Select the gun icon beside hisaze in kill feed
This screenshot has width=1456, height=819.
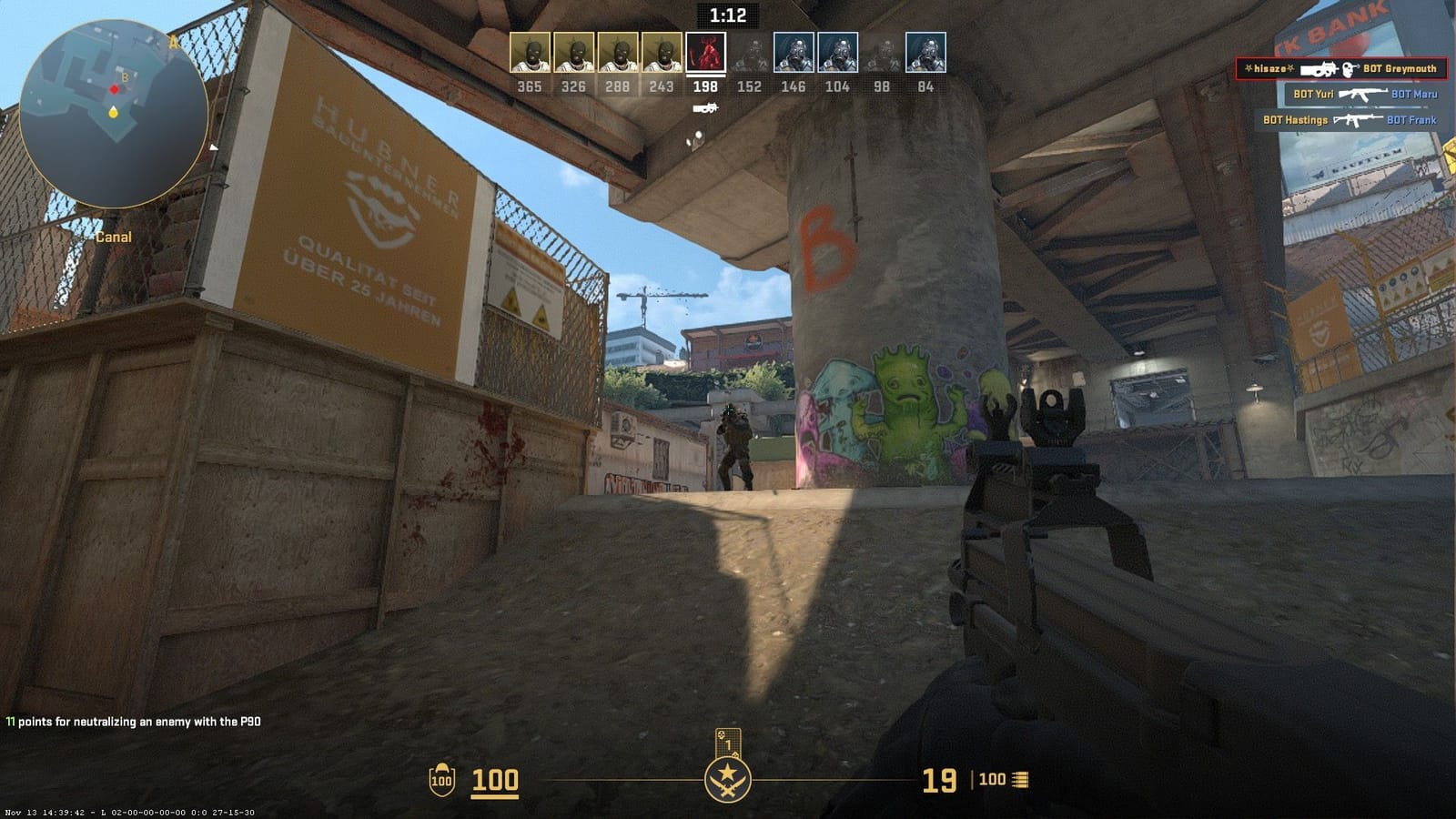click(1319, 68)
